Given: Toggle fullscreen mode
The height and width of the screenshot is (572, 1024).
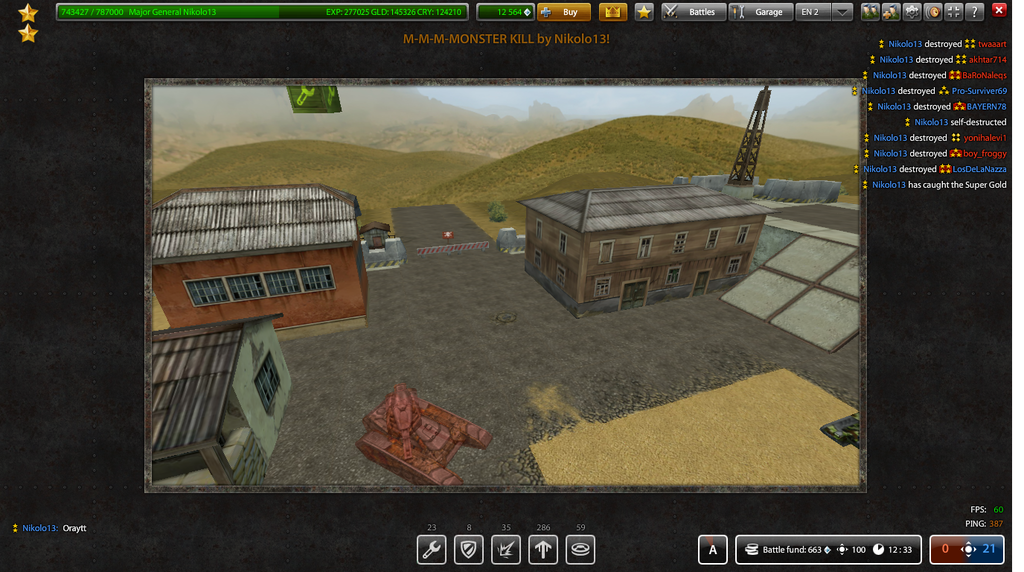Looking at the screenshot, I should pyautogui.click(x=954, y=12).
